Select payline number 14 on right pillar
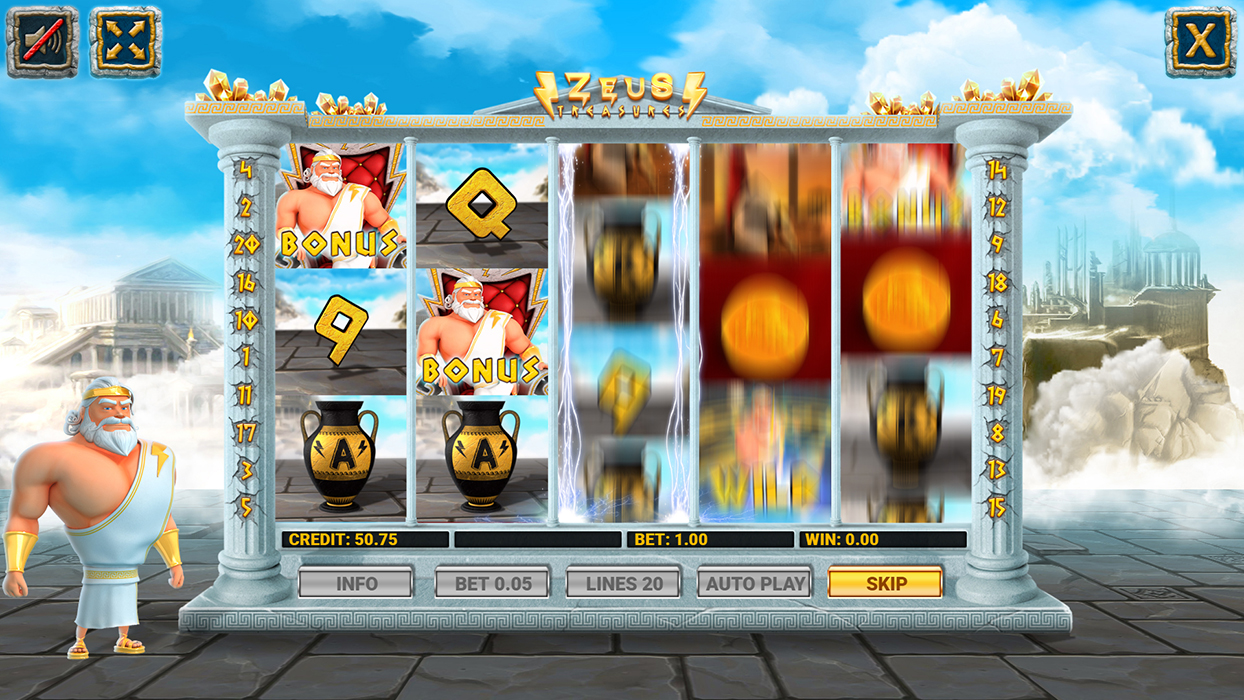 996,170
